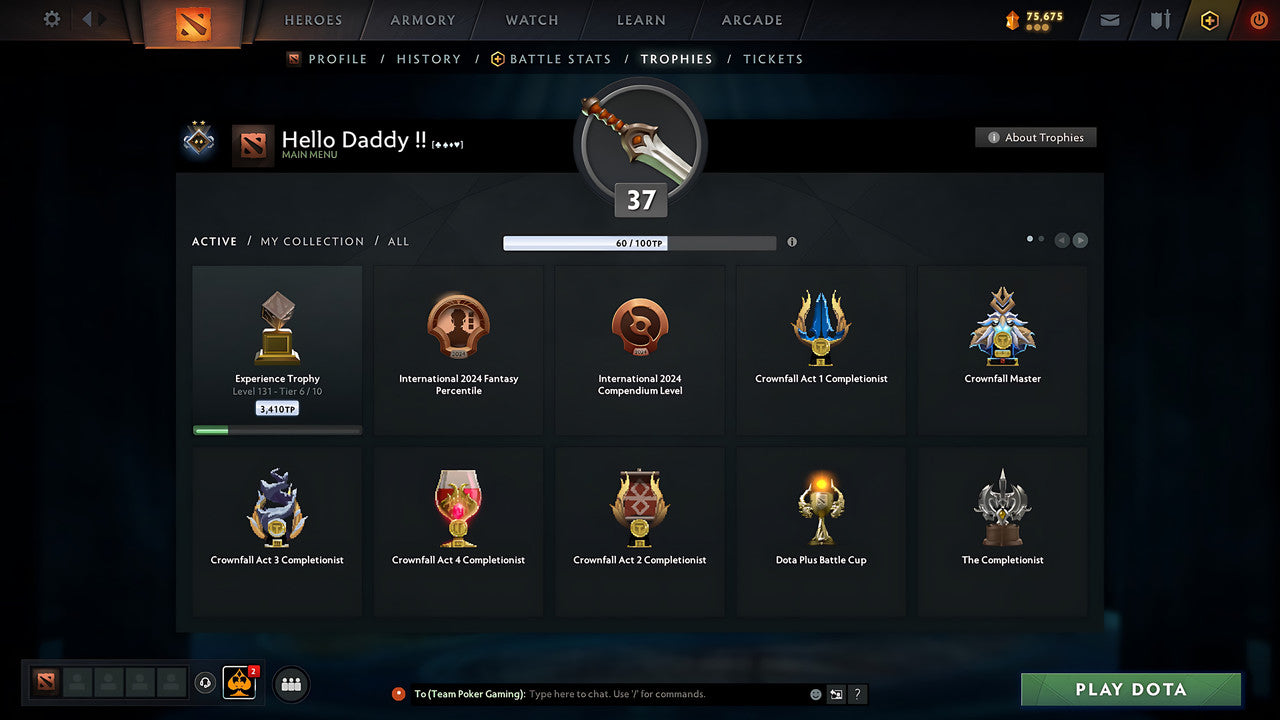Screen dimensions: 1280x720
Task: Open the armory mail inbox icon
Action: coord(1108,20)
